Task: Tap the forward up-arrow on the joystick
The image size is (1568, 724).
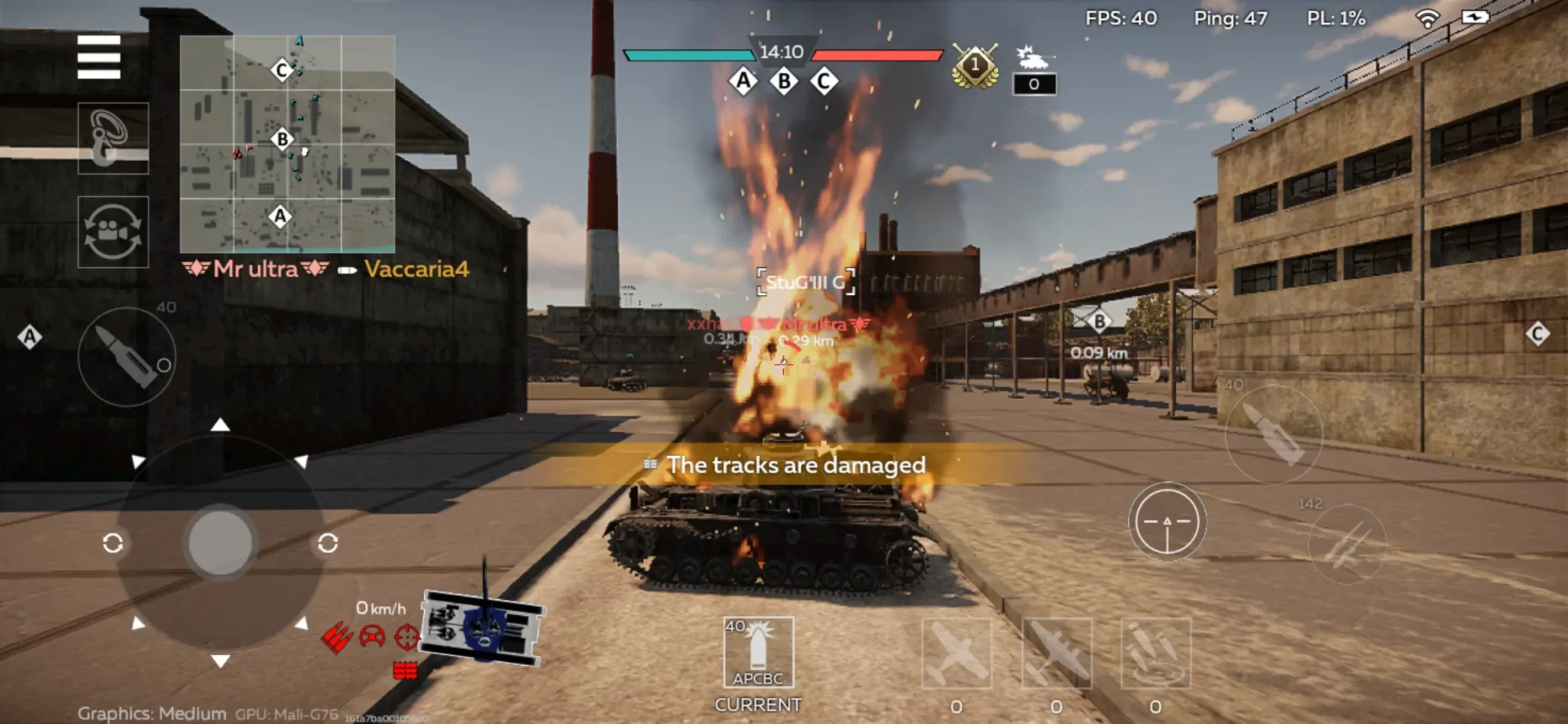Action: click(x=220, y=425)
